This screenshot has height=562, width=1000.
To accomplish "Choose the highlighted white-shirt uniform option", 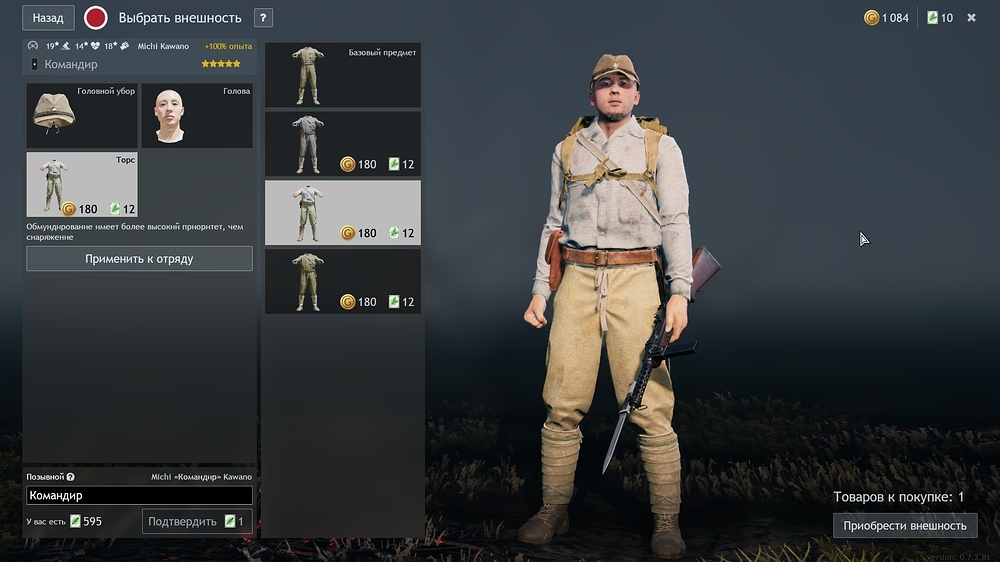I will click(x=342, y=213).
